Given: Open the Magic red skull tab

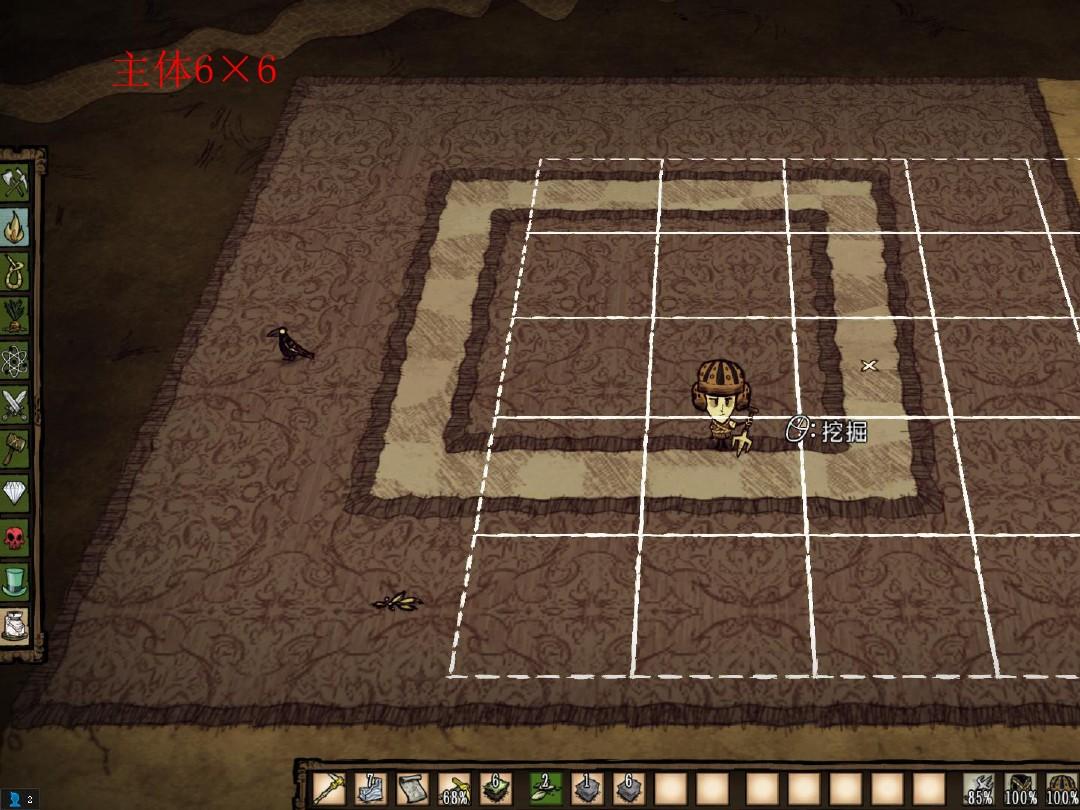Looking at the screenshot, I should coord(15,537).
